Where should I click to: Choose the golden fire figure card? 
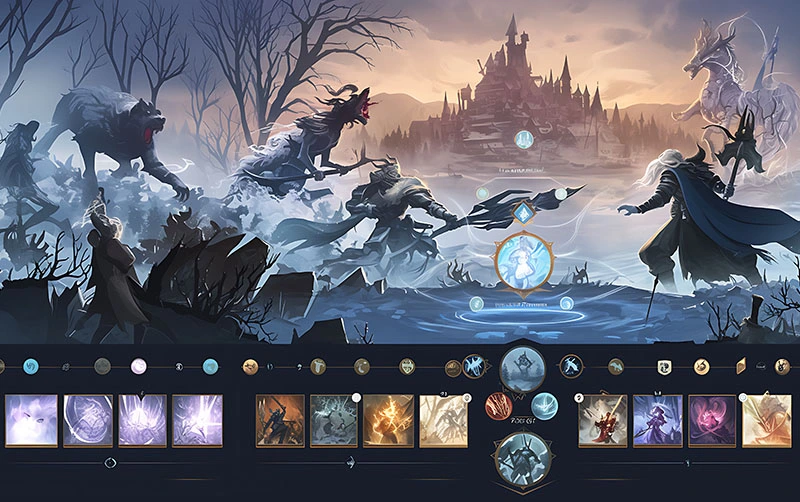click(388, 419)
